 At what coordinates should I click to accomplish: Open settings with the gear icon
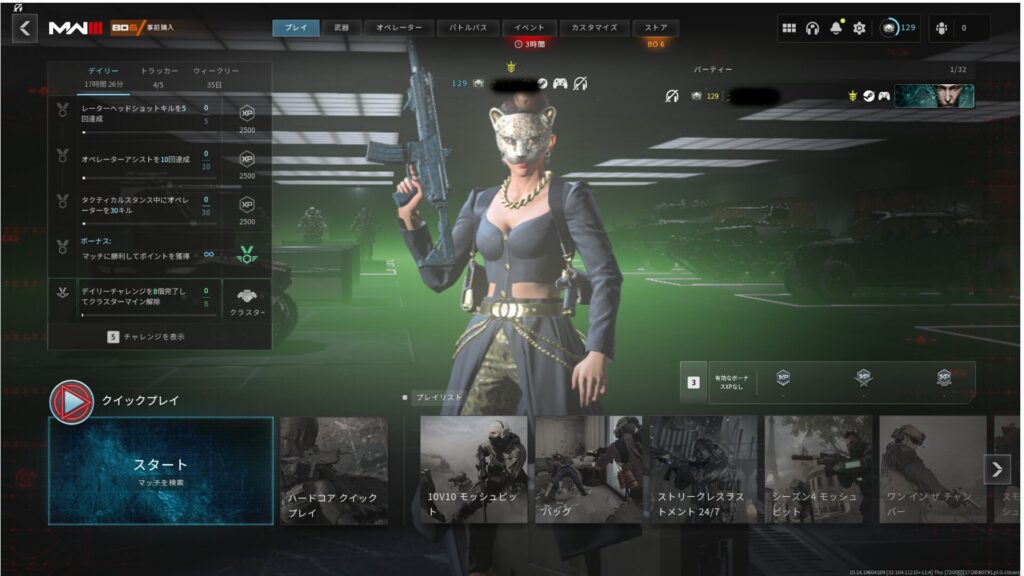pos(859,29)
